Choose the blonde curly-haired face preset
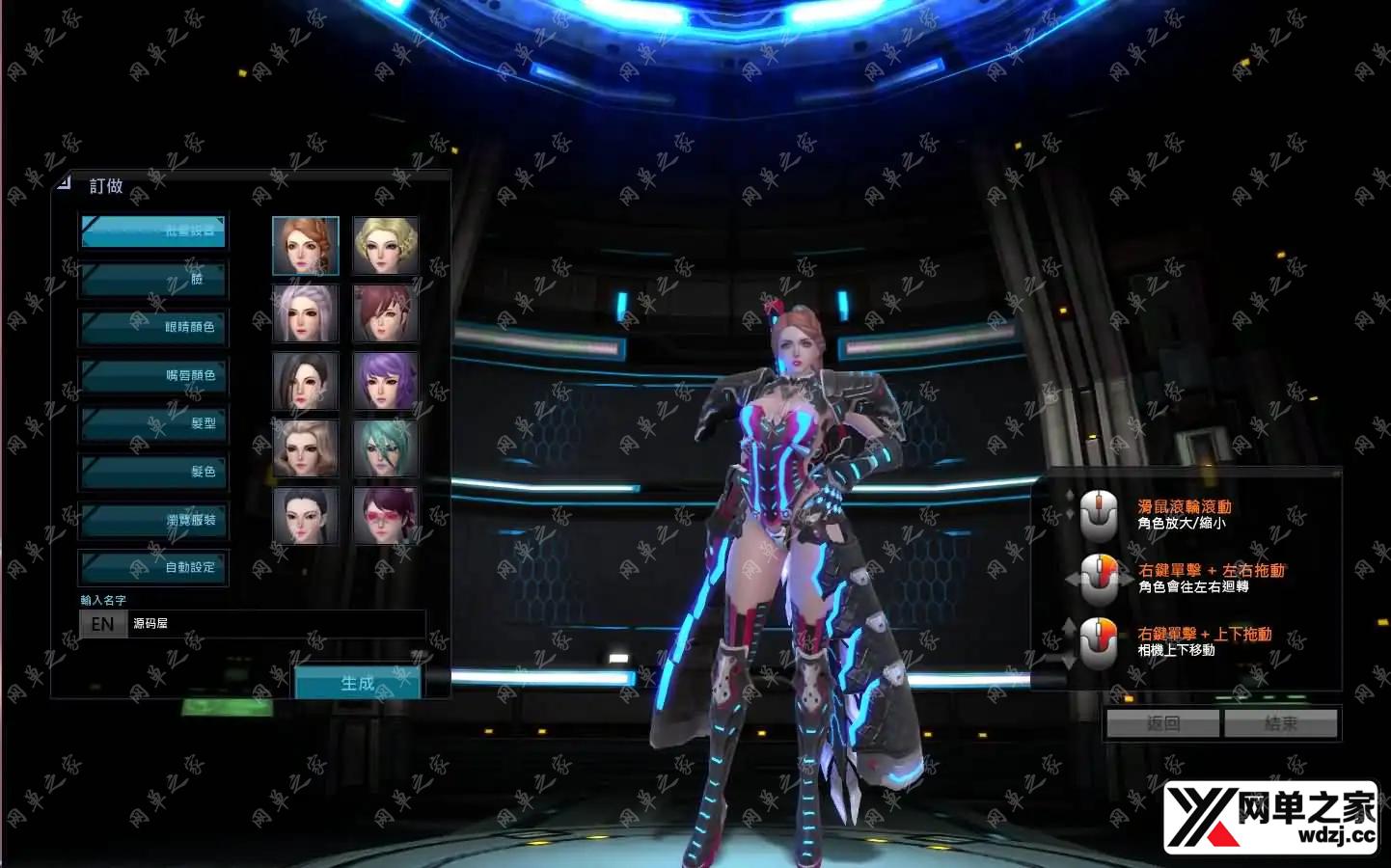 tap(386, 246)
